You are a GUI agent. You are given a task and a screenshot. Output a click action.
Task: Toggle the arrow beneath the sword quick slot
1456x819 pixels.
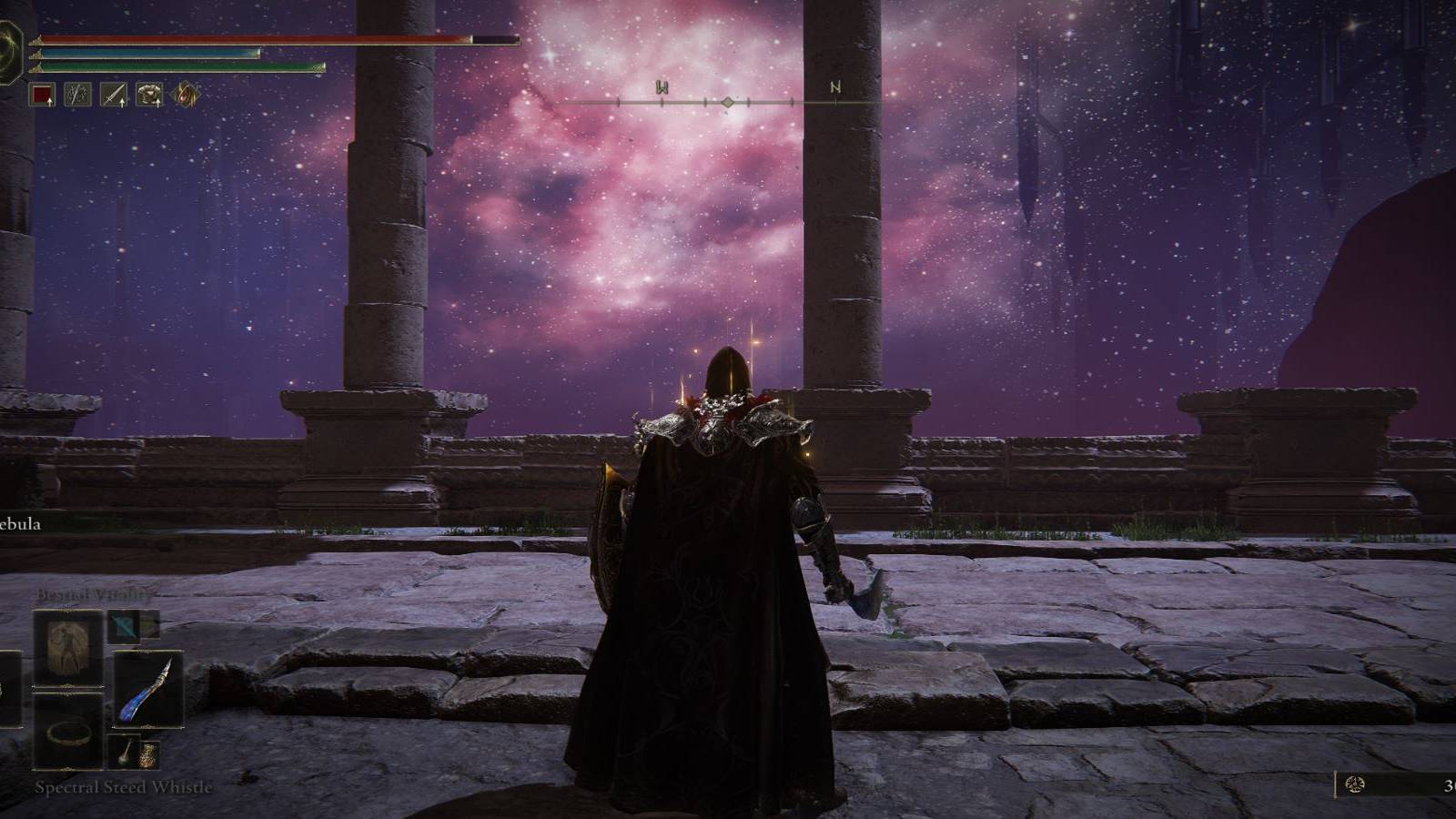point(122,104)
